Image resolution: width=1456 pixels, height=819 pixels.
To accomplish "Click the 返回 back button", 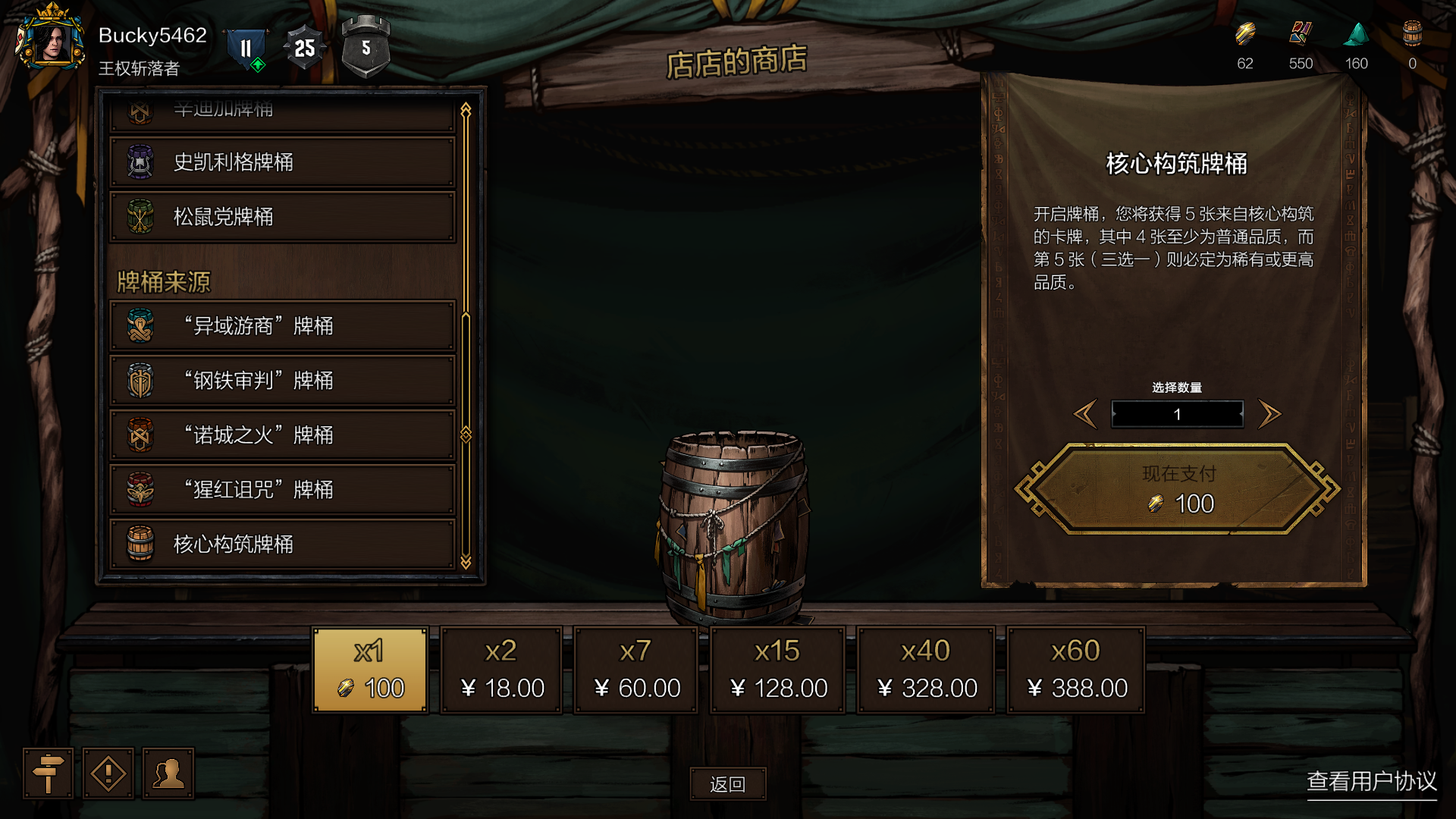I will pos(728,784).
